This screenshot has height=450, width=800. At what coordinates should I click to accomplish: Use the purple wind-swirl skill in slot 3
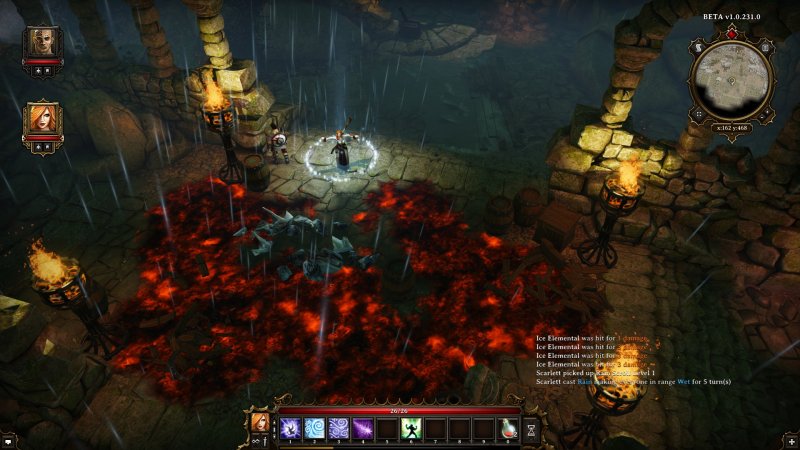(338, 428)
